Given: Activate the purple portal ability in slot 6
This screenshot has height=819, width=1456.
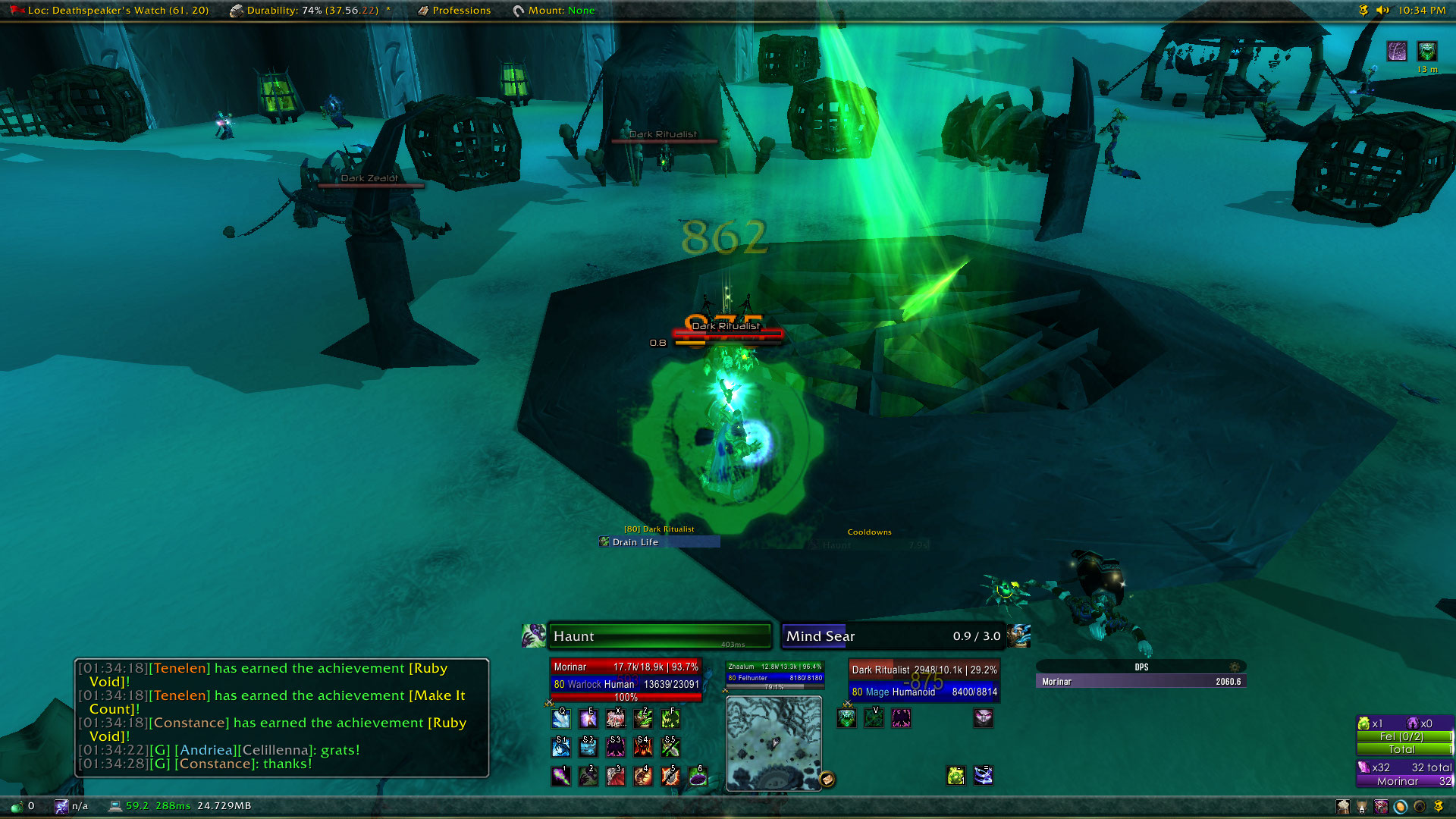Looking at the screenshot, I should point(698,776).
